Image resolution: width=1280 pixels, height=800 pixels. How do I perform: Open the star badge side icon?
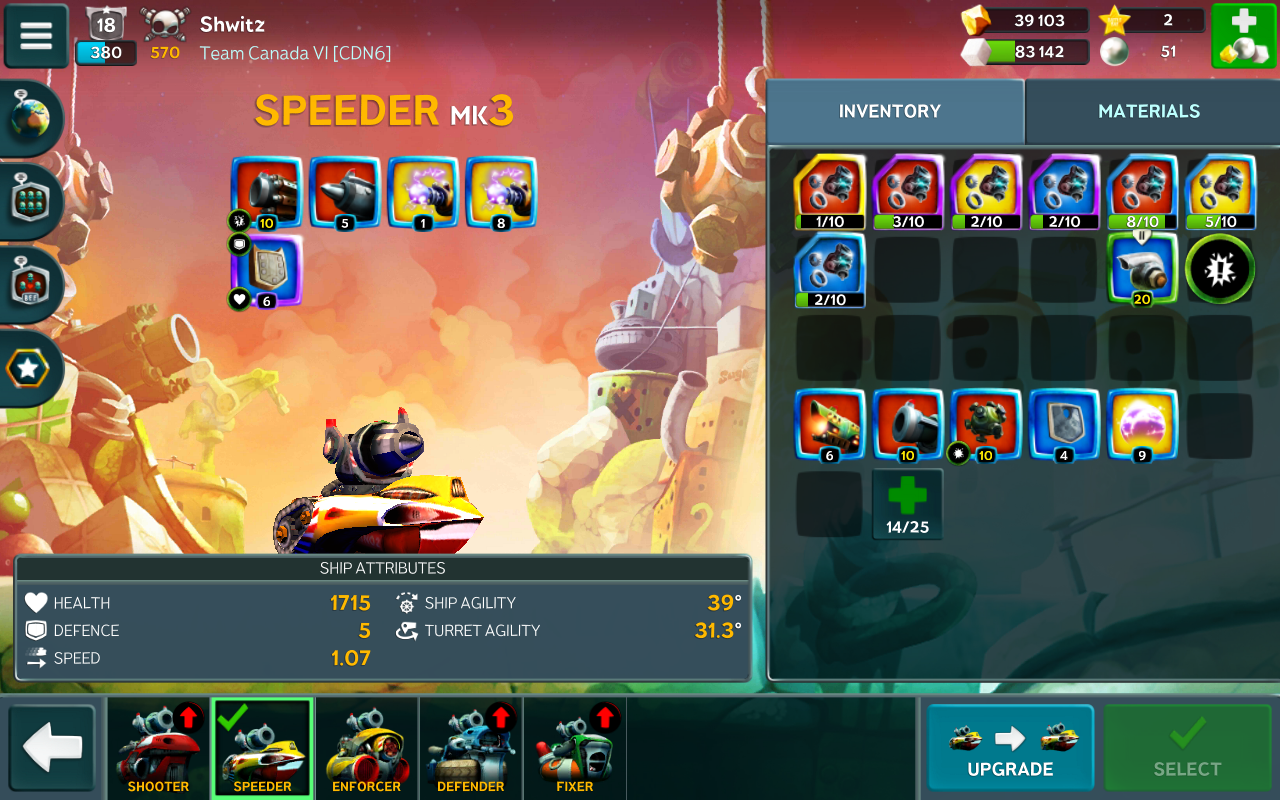(28, 369)
